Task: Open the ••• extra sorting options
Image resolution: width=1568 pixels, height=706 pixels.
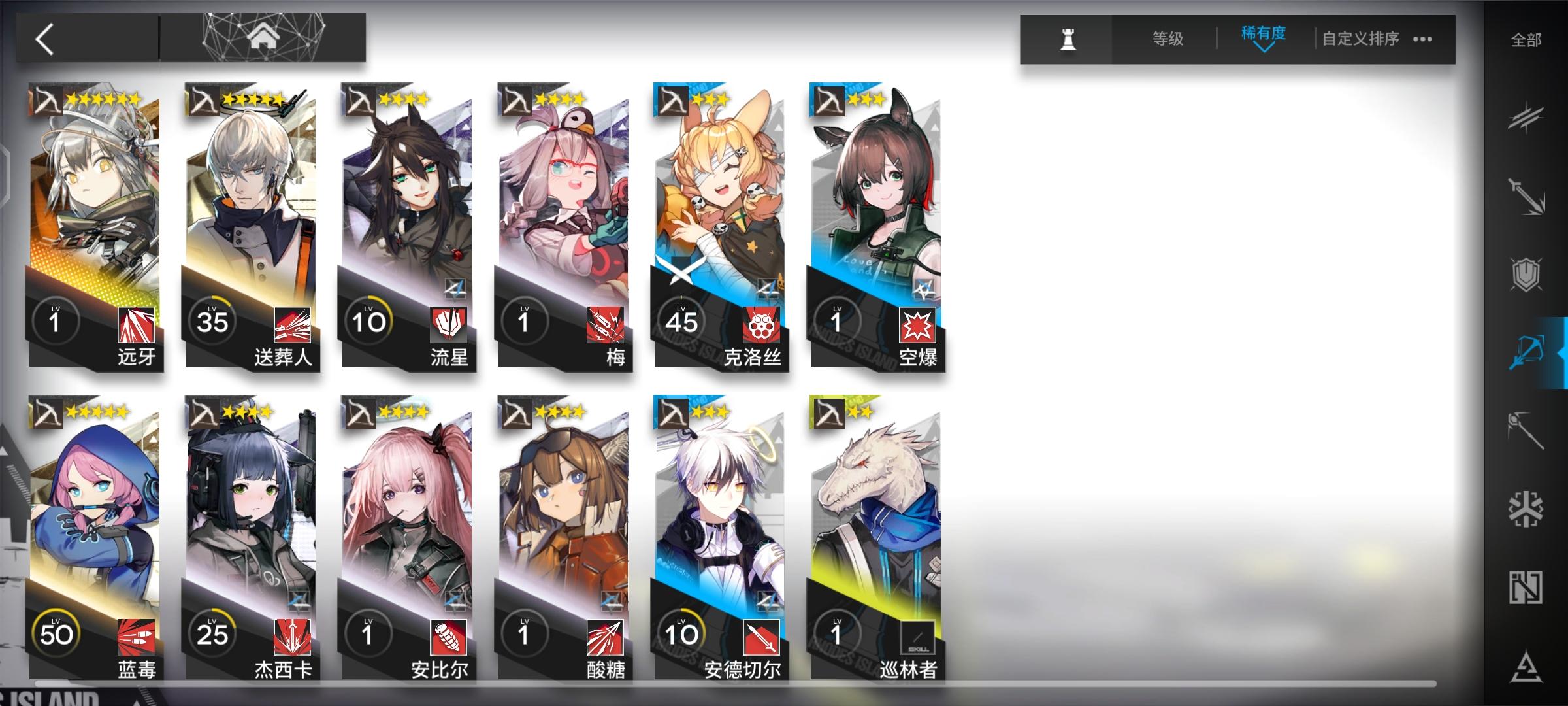Action: click(x=1422, y=39)
